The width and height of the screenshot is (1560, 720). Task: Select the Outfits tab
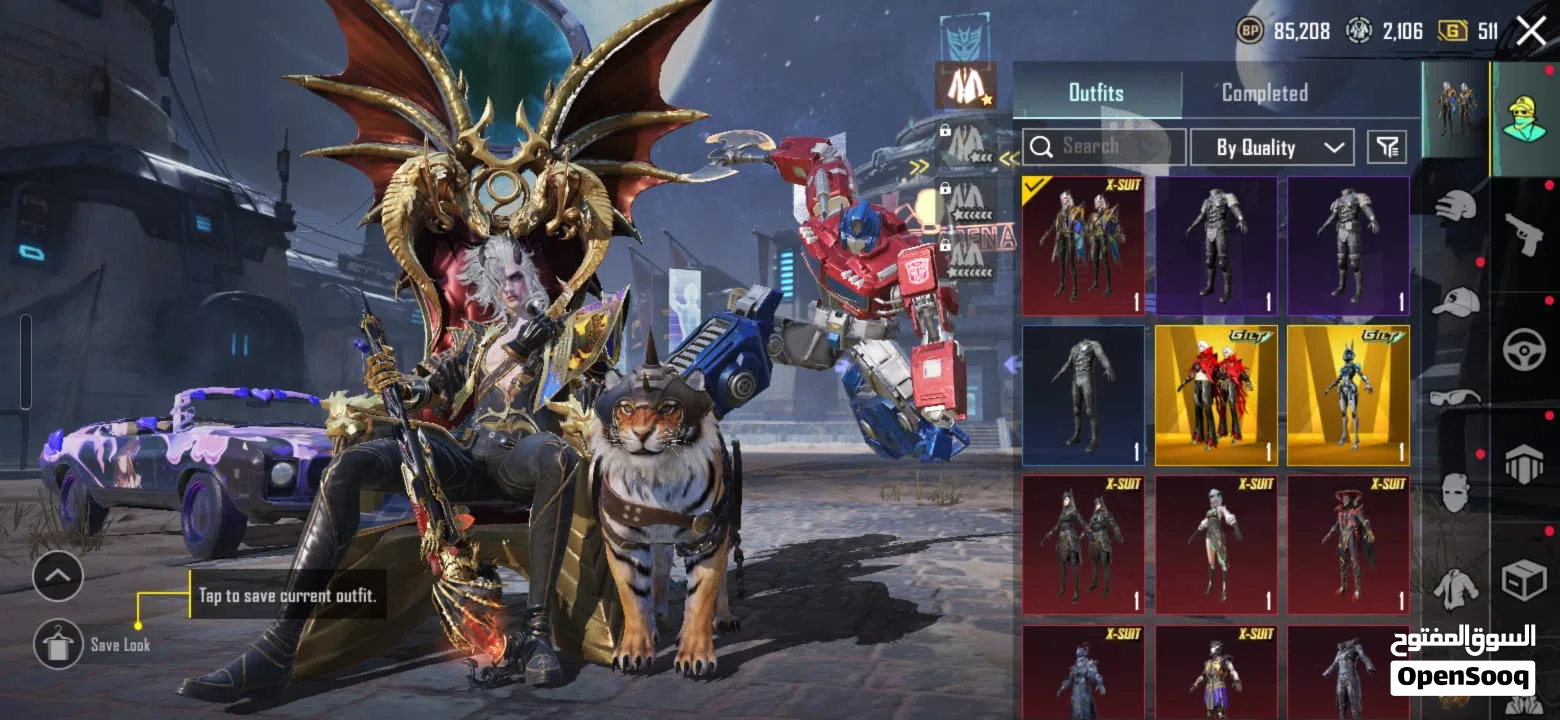click(x=1096, y=93)
